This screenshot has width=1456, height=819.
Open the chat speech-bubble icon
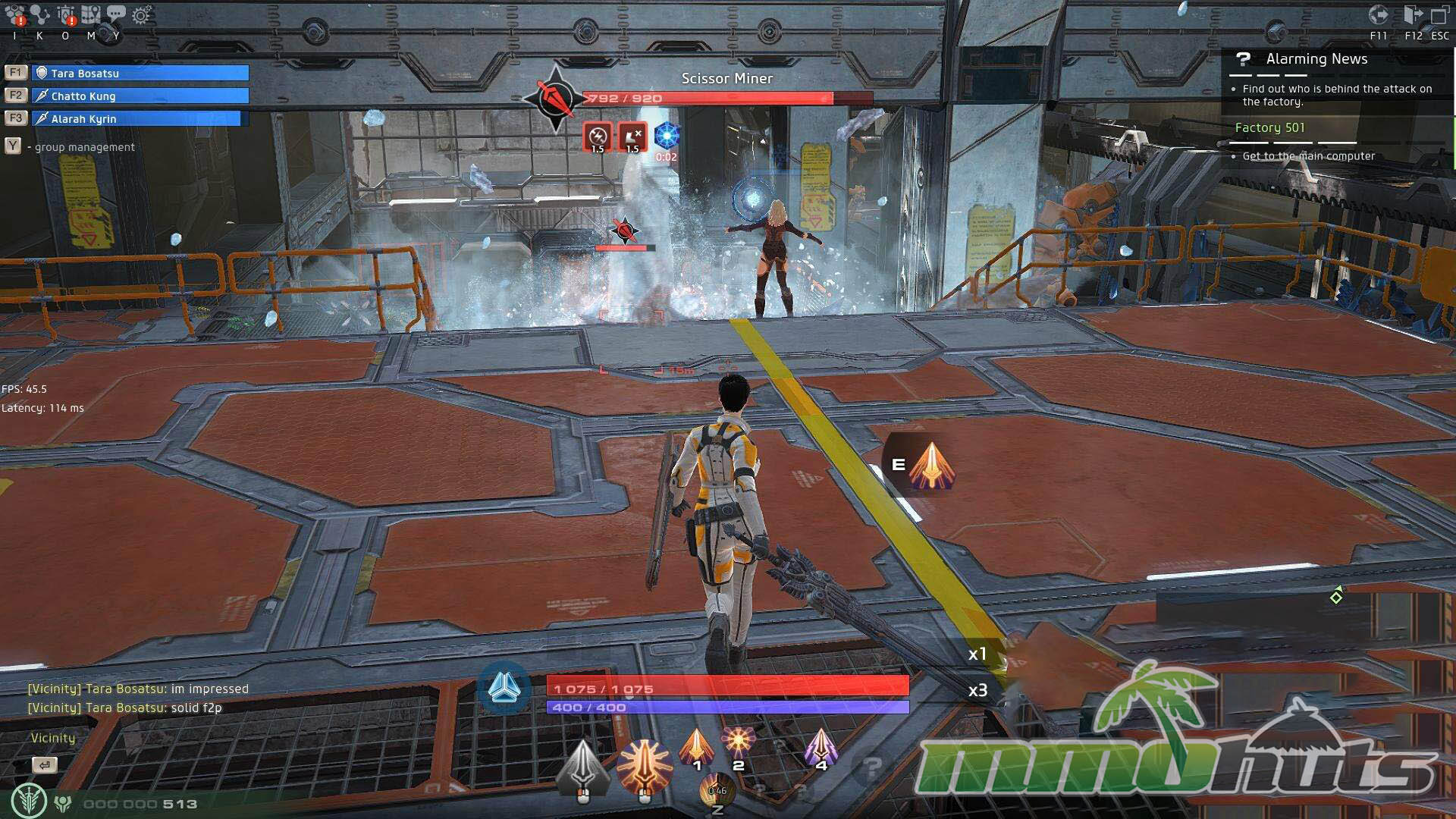pos(116,14)
